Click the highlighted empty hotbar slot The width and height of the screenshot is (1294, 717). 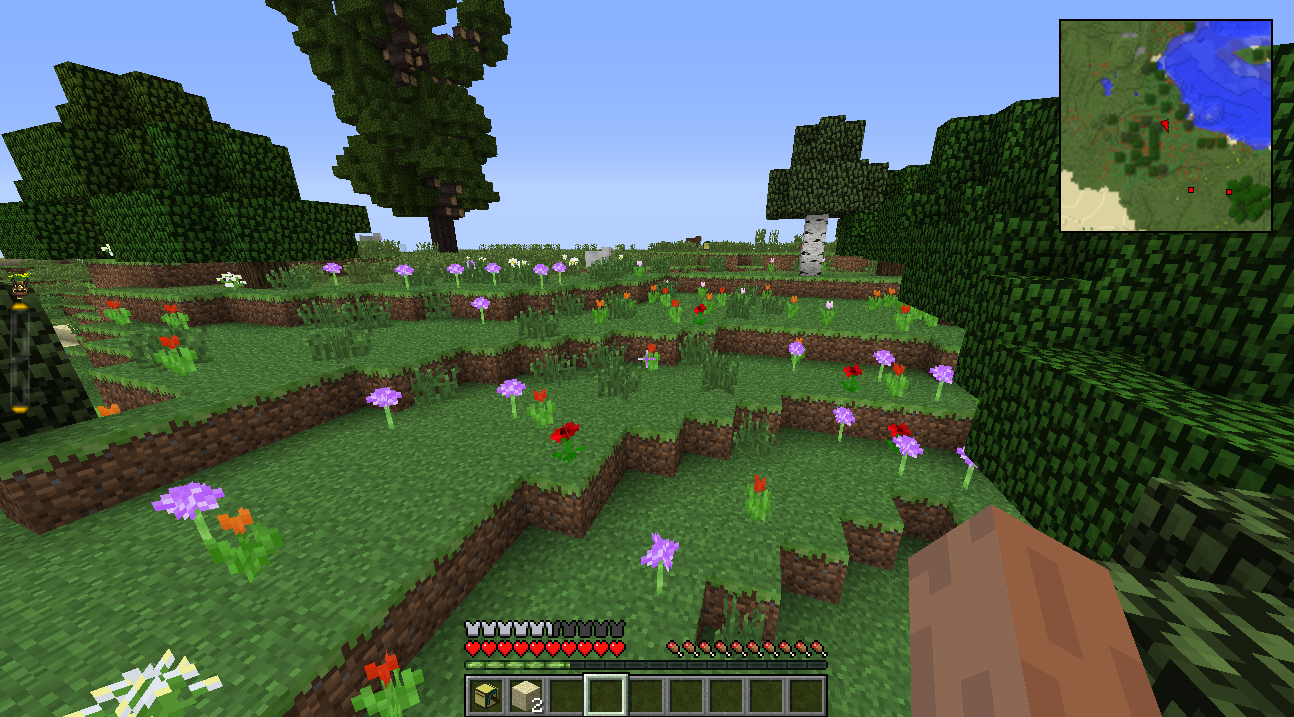[606, 695]
